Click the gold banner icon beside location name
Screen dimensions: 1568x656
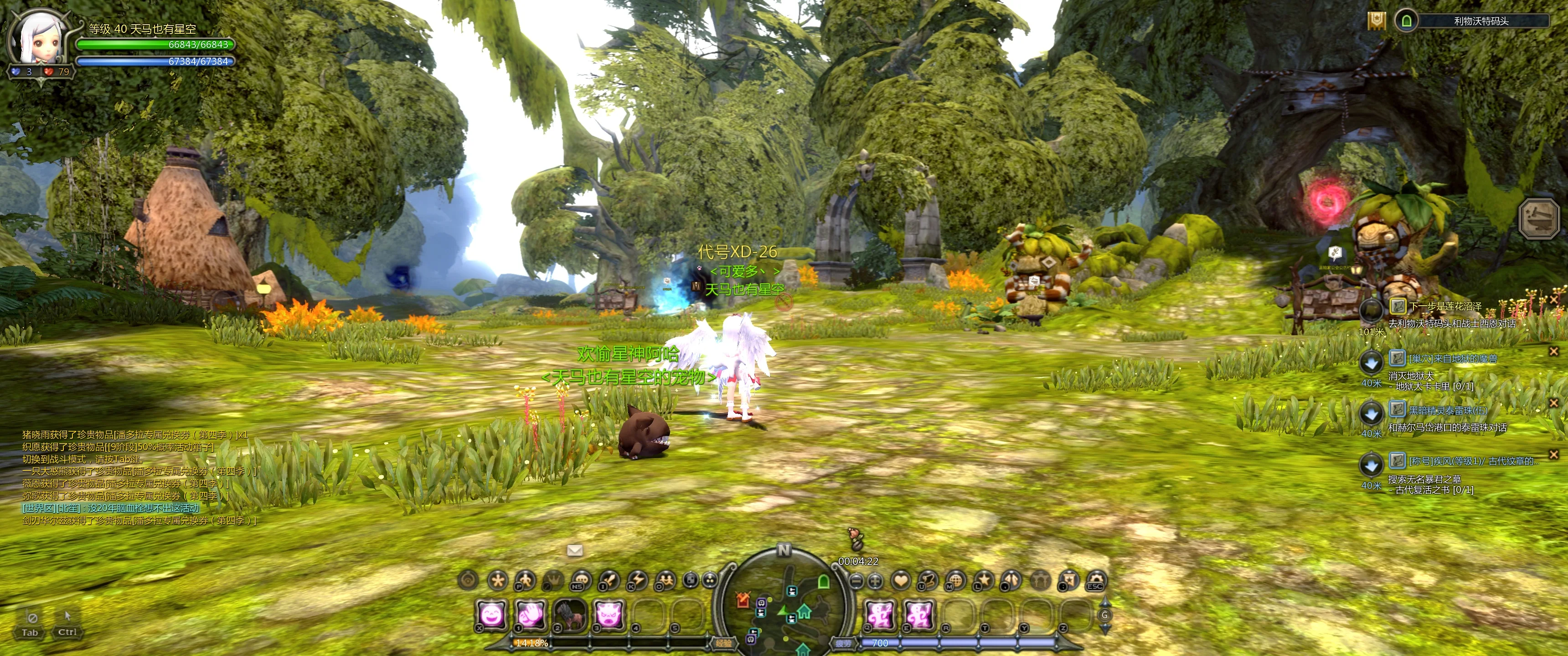[1376, 20]
